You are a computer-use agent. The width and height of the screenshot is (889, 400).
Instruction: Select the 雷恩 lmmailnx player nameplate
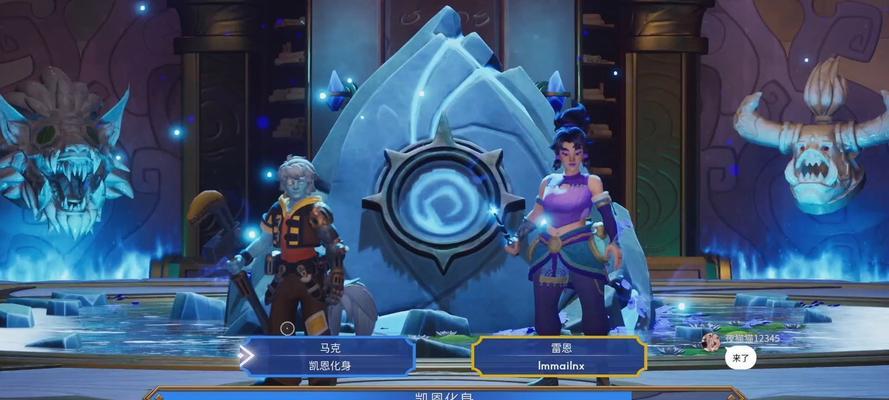point(559,356)
